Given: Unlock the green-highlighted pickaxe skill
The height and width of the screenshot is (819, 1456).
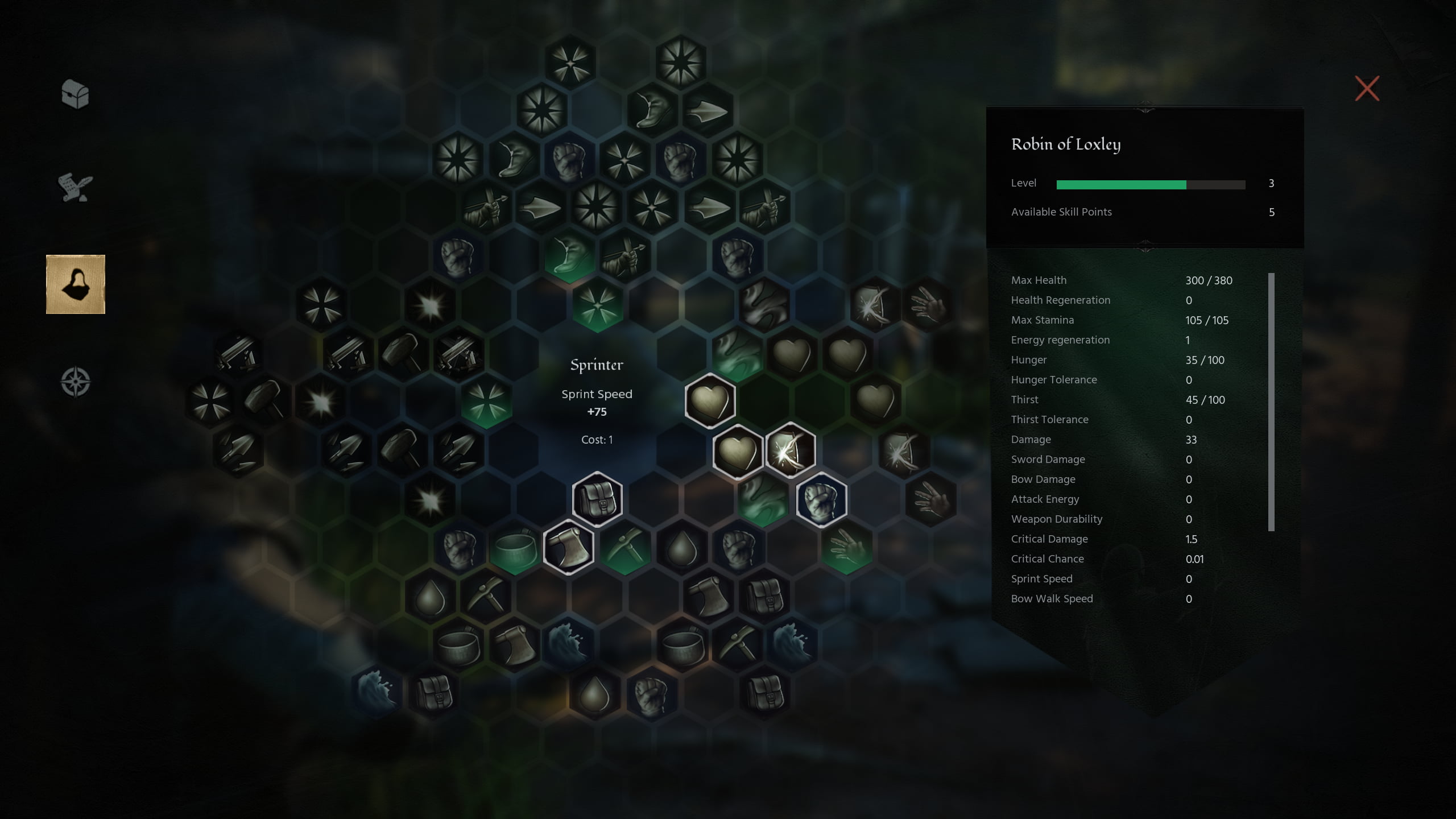Looking at the screenshot, I should point(625,547).
